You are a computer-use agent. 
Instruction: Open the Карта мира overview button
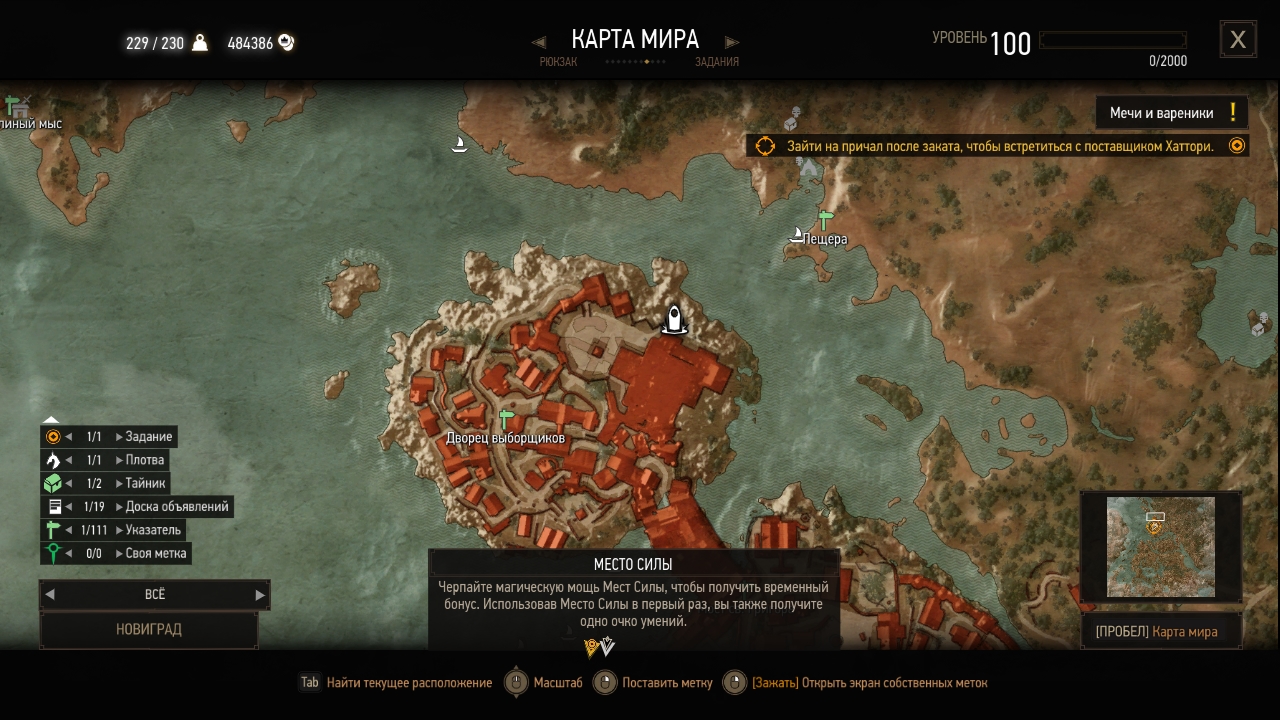pos(1161,632)
